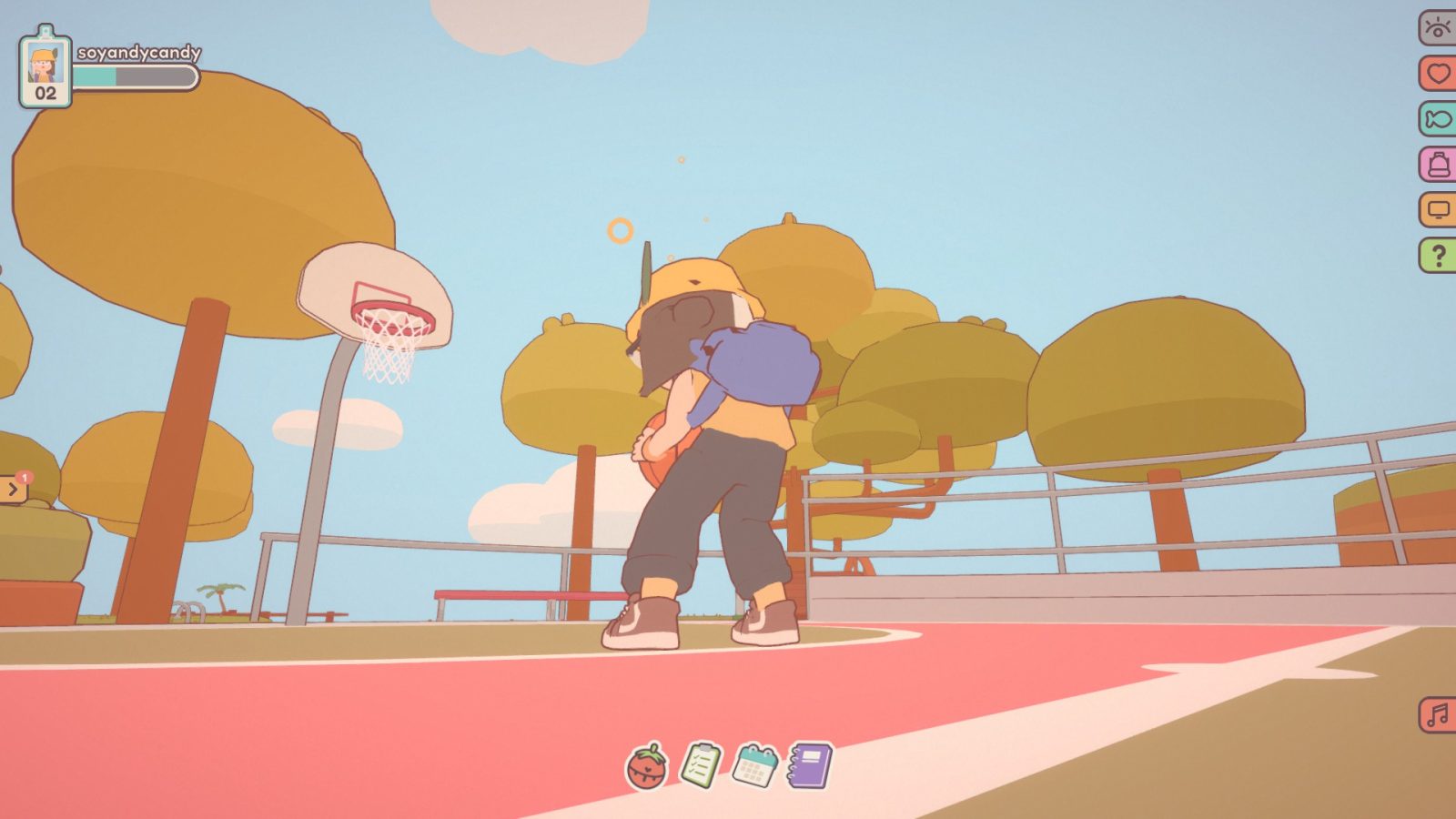Click the notification badge showing 1
The image size is (1456, 819).
(25, 477)
